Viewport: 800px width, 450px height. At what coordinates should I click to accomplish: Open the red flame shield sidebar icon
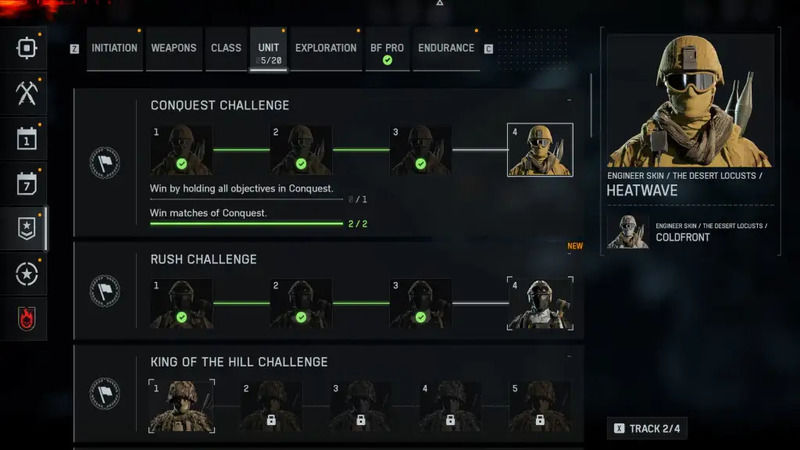pyautogui.click(x=26, y=319)
